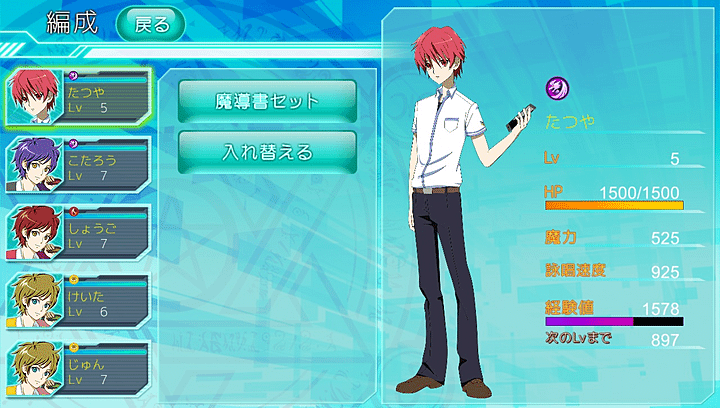The height and width of the screenshot is (408, 720).
Task: Open the 魔導書セット grimoire menu
Action: coord(267,101)
